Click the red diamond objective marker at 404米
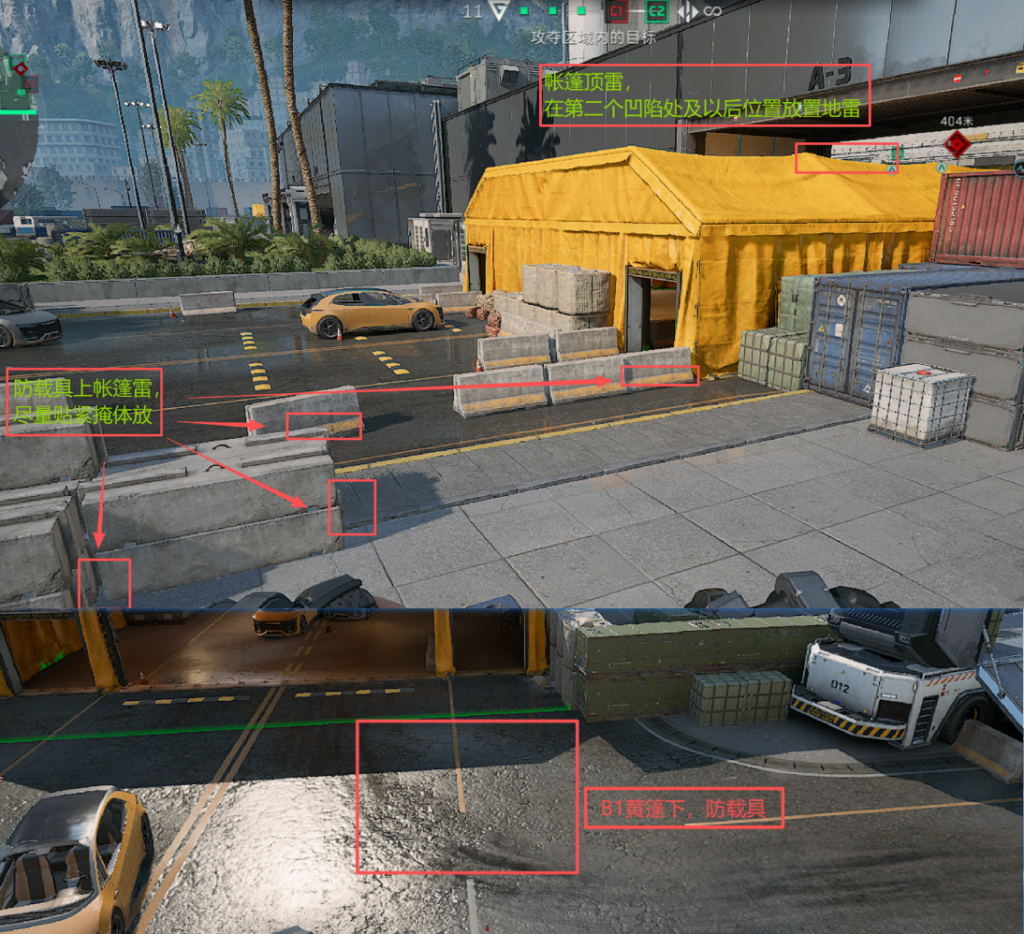The image size is (1024, 934). [957, 143]
